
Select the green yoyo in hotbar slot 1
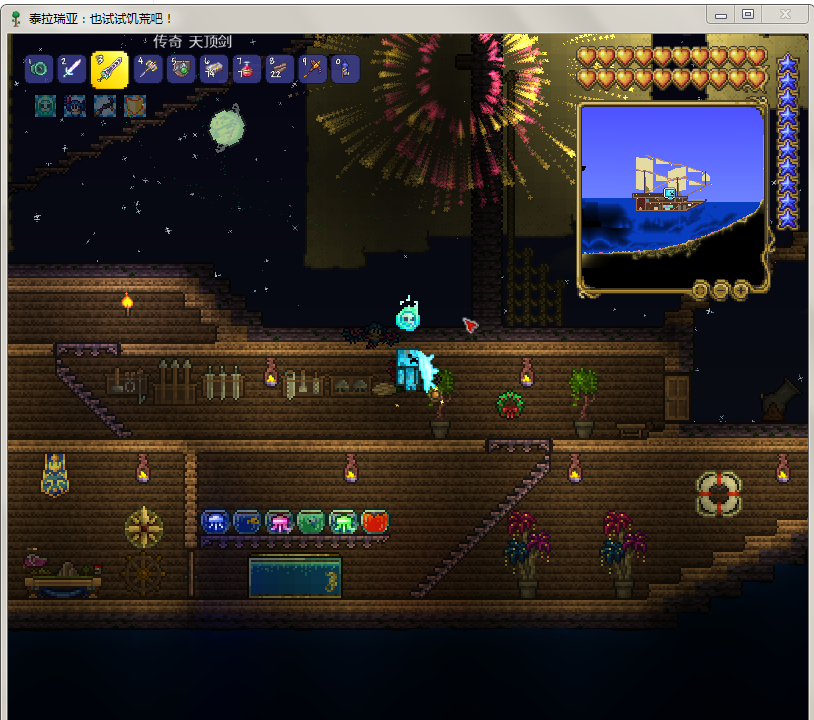pos(38,69)
